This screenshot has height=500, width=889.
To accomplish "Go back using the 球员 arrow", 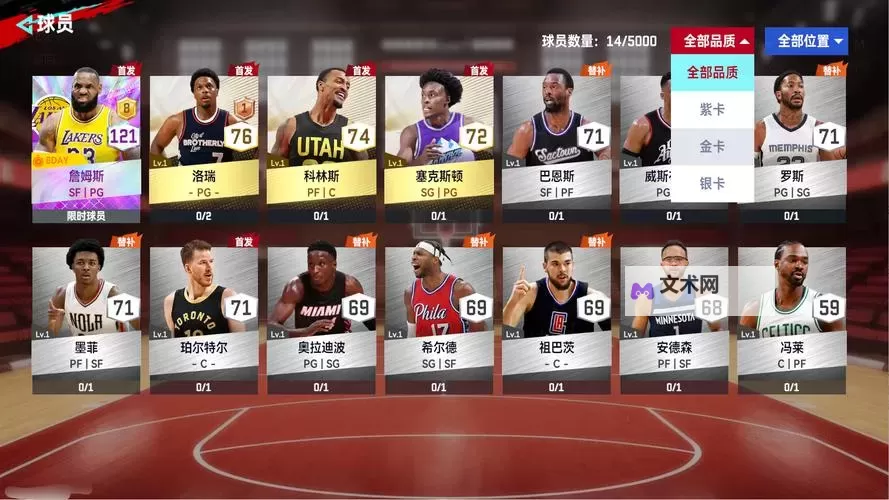I will coord(22,25).
